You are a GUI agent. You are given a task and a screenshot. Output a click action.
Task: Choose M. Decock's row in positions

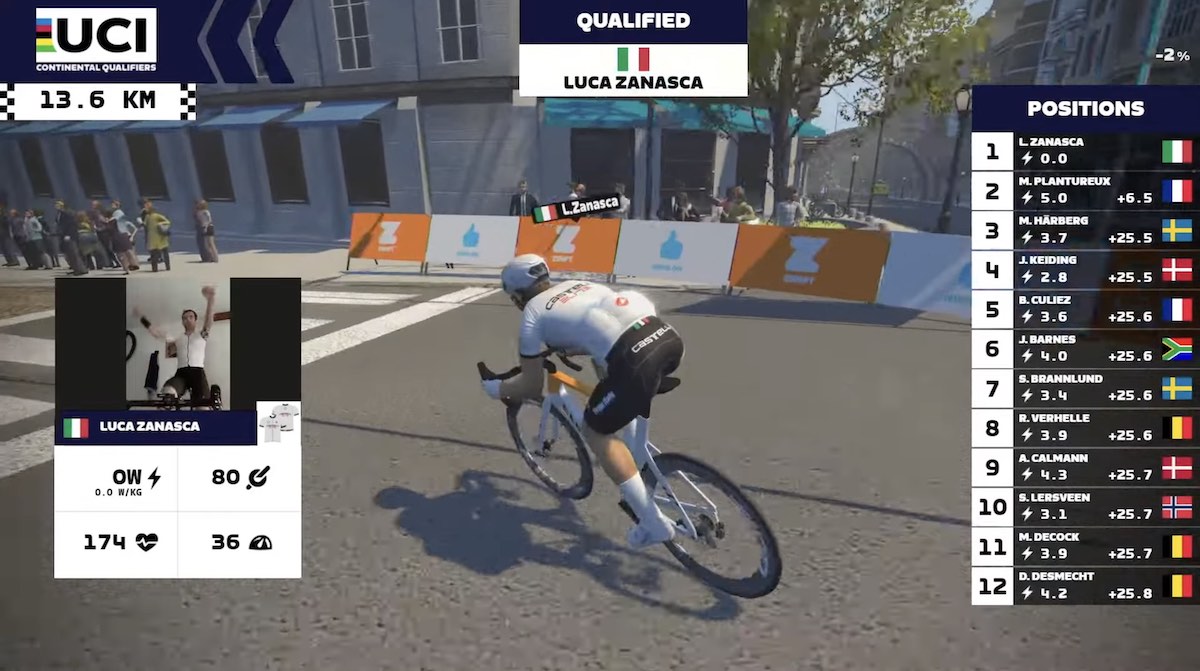tap(1084, 546)
